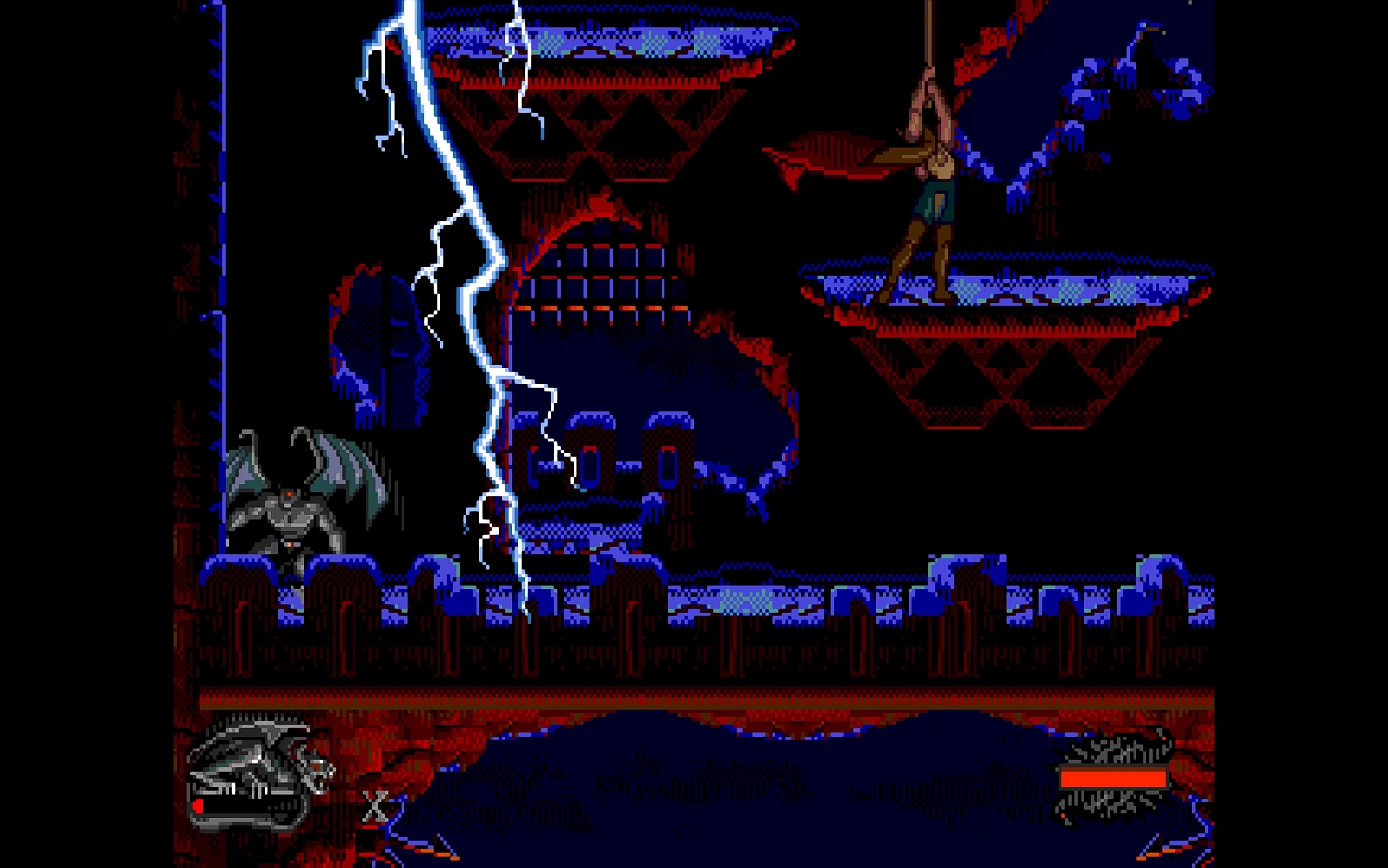The width and height of the screenshot is (1388, 868).
Task: Click the X lives counter symbol
Action: click(x=376, y=807)
